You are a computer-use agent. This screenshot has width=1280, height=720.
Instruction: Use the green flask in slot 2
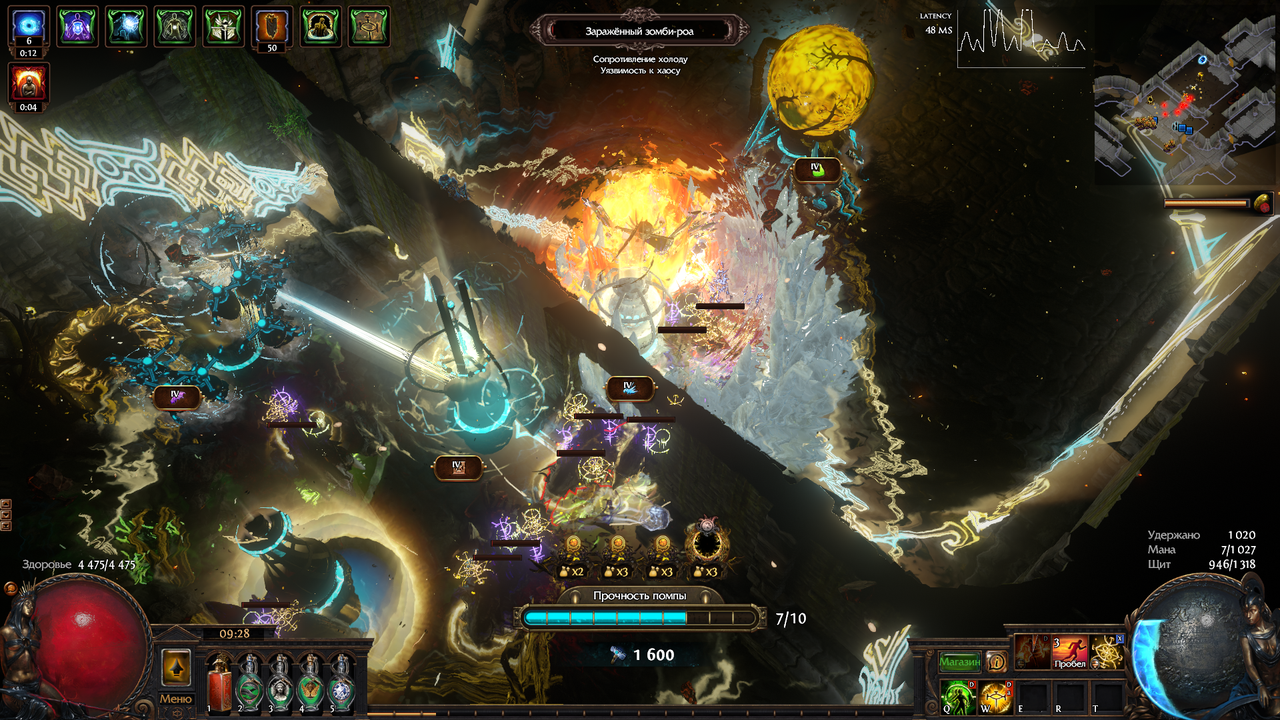249,683
